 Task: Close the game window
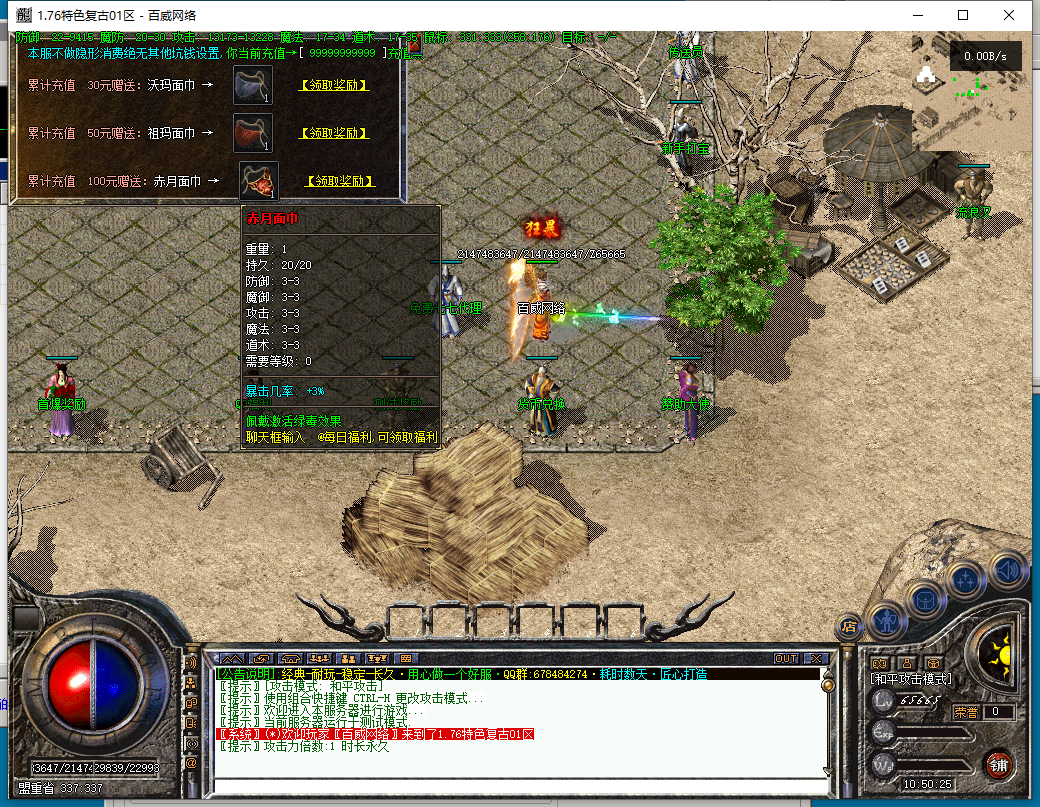[x=1009, y=15]
